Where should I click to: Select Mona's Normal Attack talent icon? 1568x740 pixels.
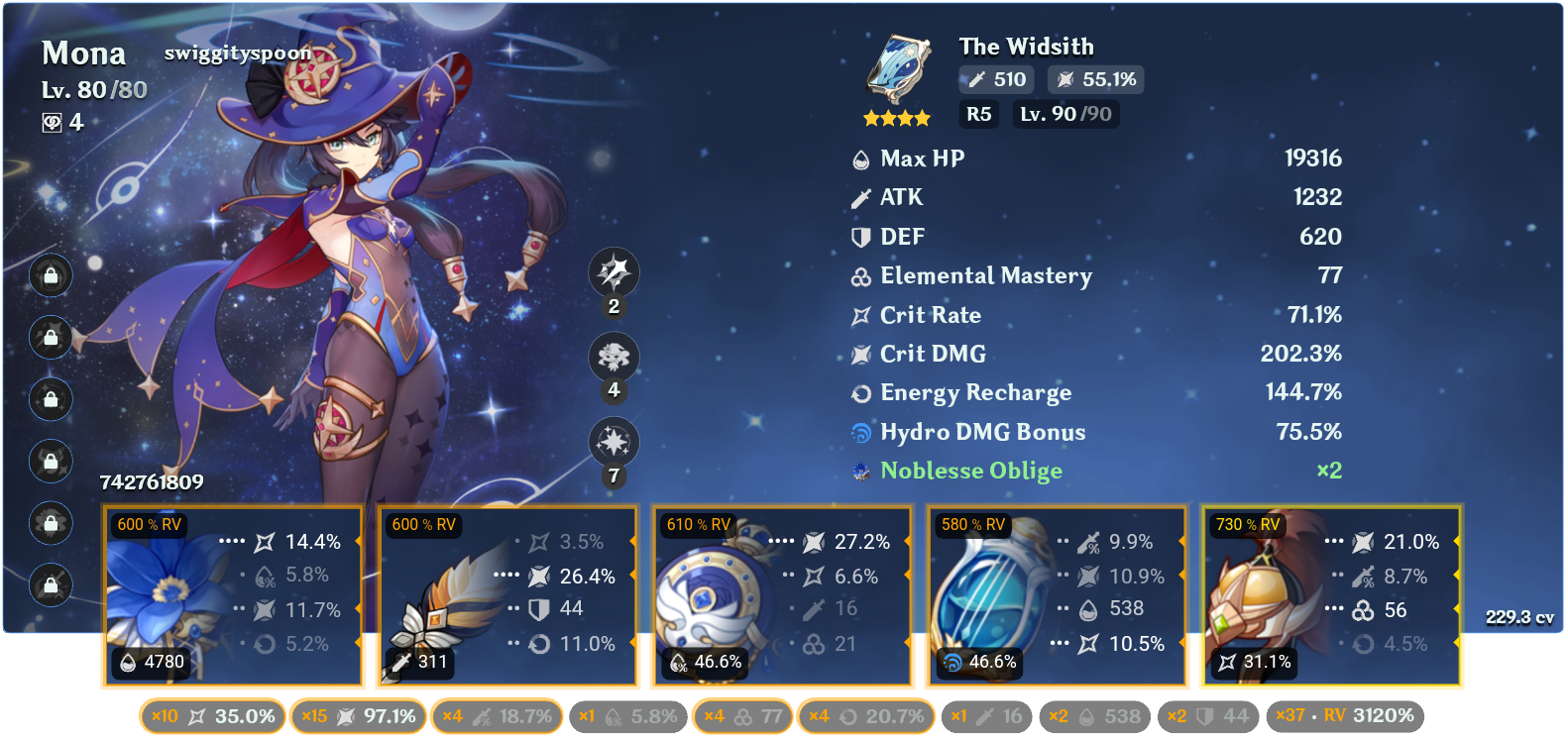coord(614,274)
